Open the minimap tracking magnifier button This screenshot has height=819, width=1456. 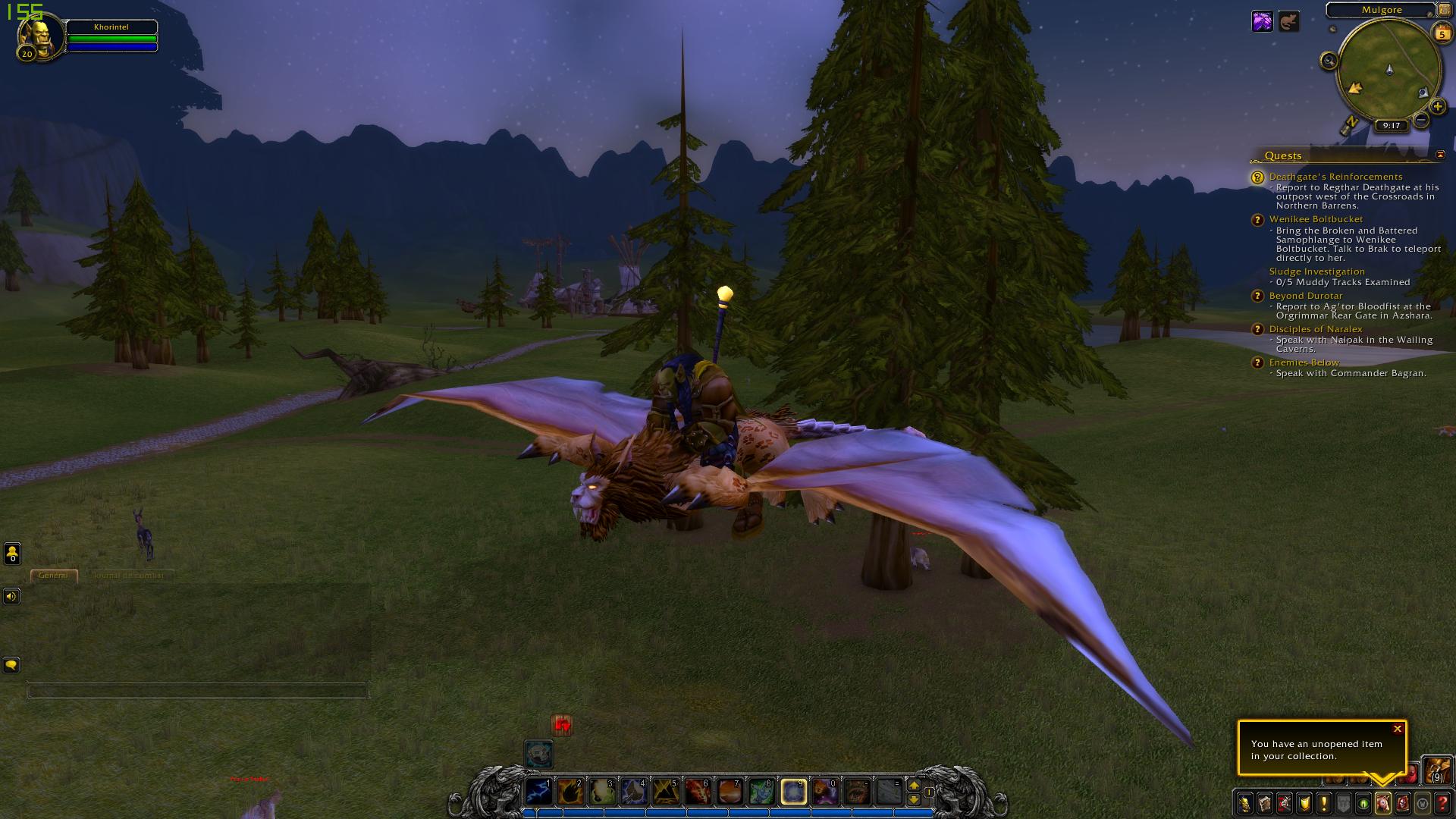[1329, 61]
